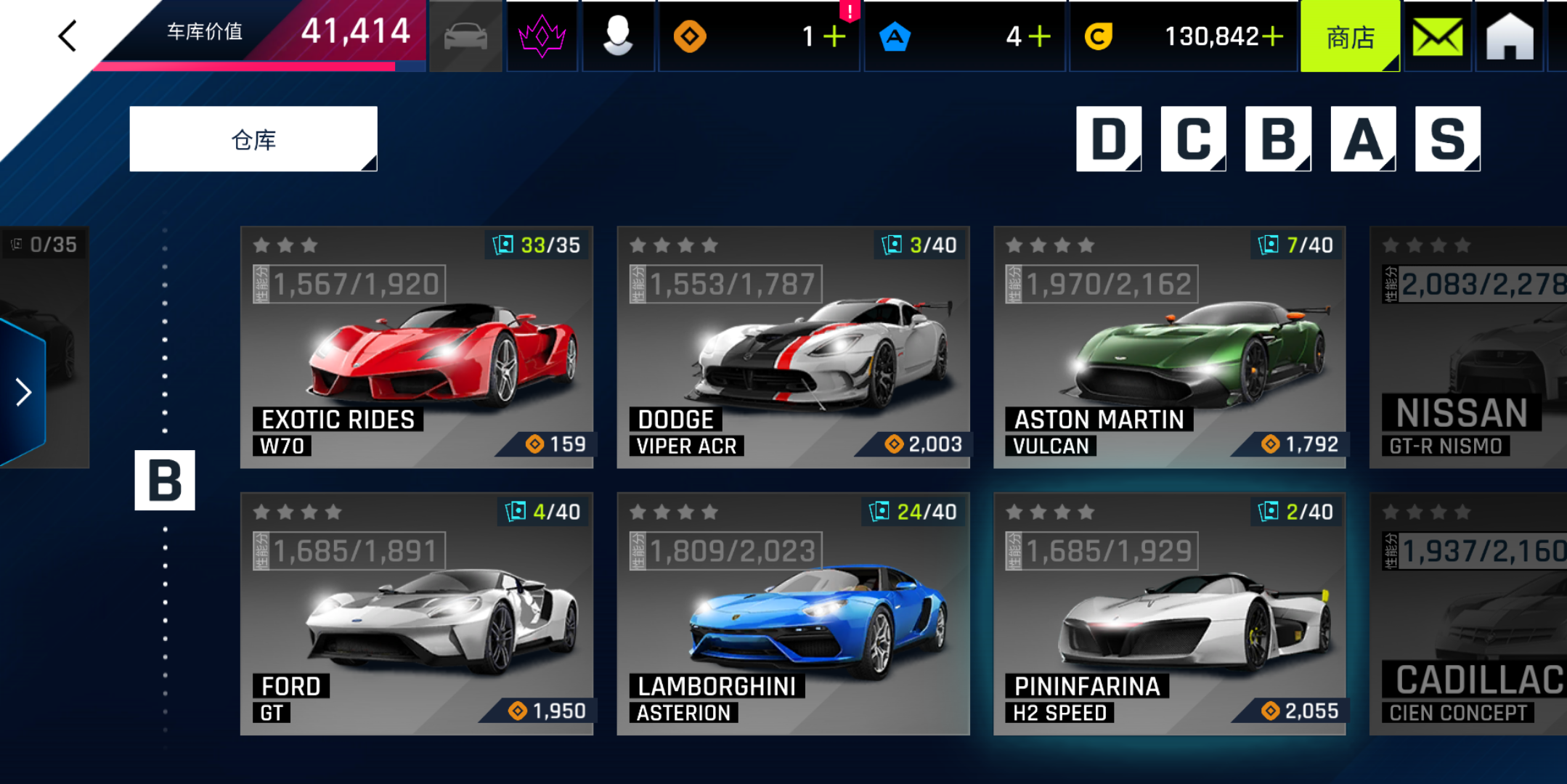Select the Pininfarina H2 Speed card
This screenshot has height=784, width=1567.
click(x=1169, y=614)
